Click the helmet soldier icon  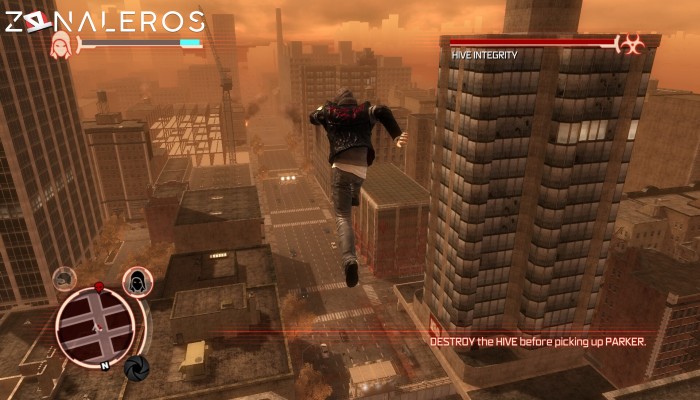[x=65, y=279]
